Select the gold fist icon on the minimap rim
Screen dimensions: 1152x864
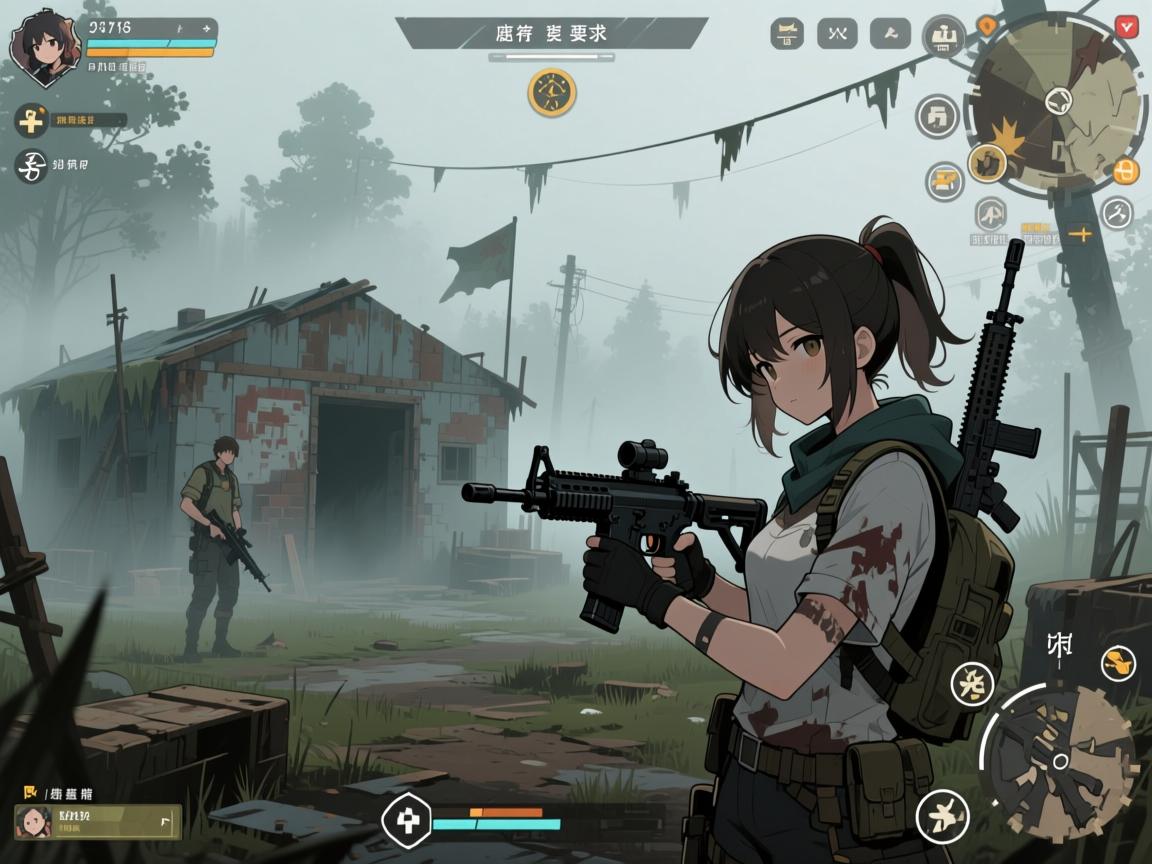coord(989,162)
